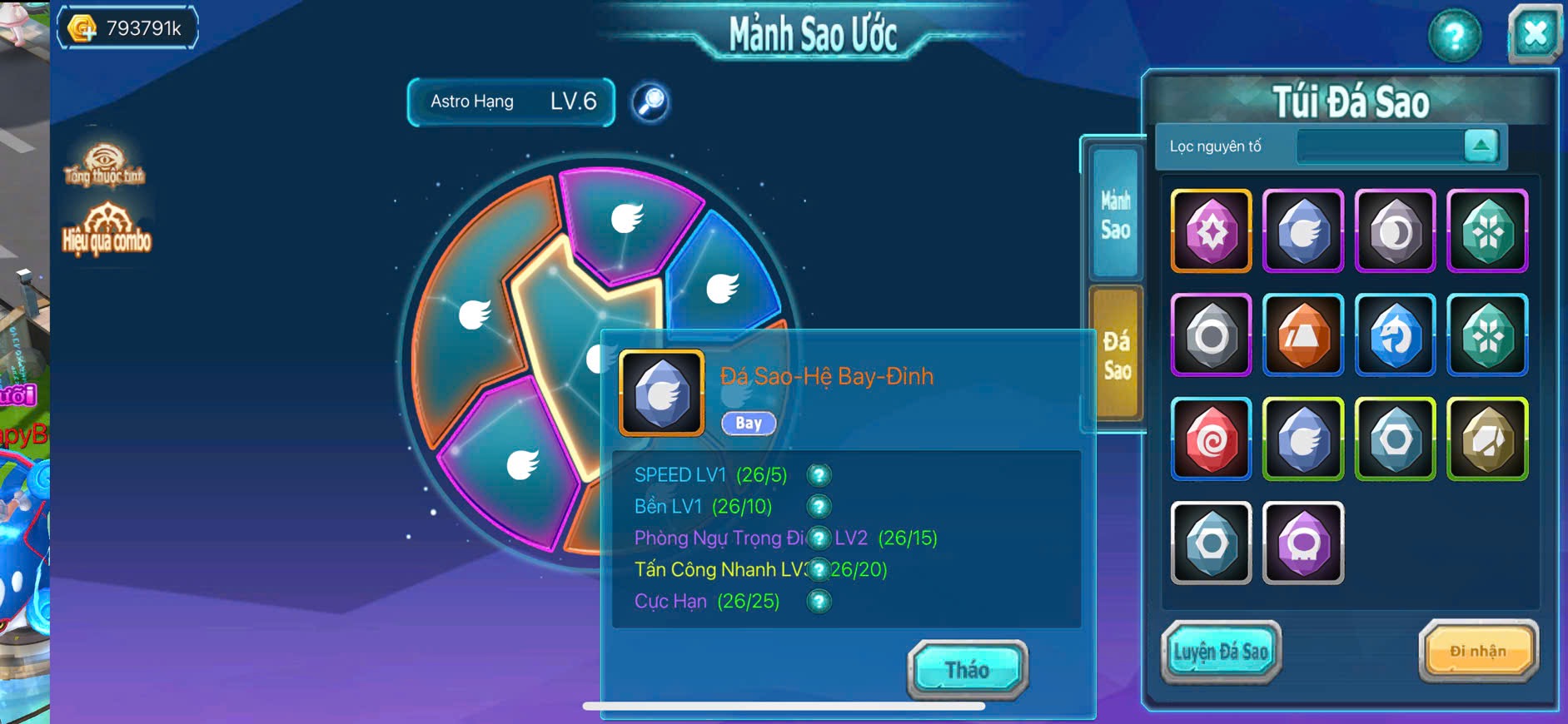The height and width of the screenshot is (724, 1568).
Task: Select the red spiral star stone
Action: (1211, 439)
